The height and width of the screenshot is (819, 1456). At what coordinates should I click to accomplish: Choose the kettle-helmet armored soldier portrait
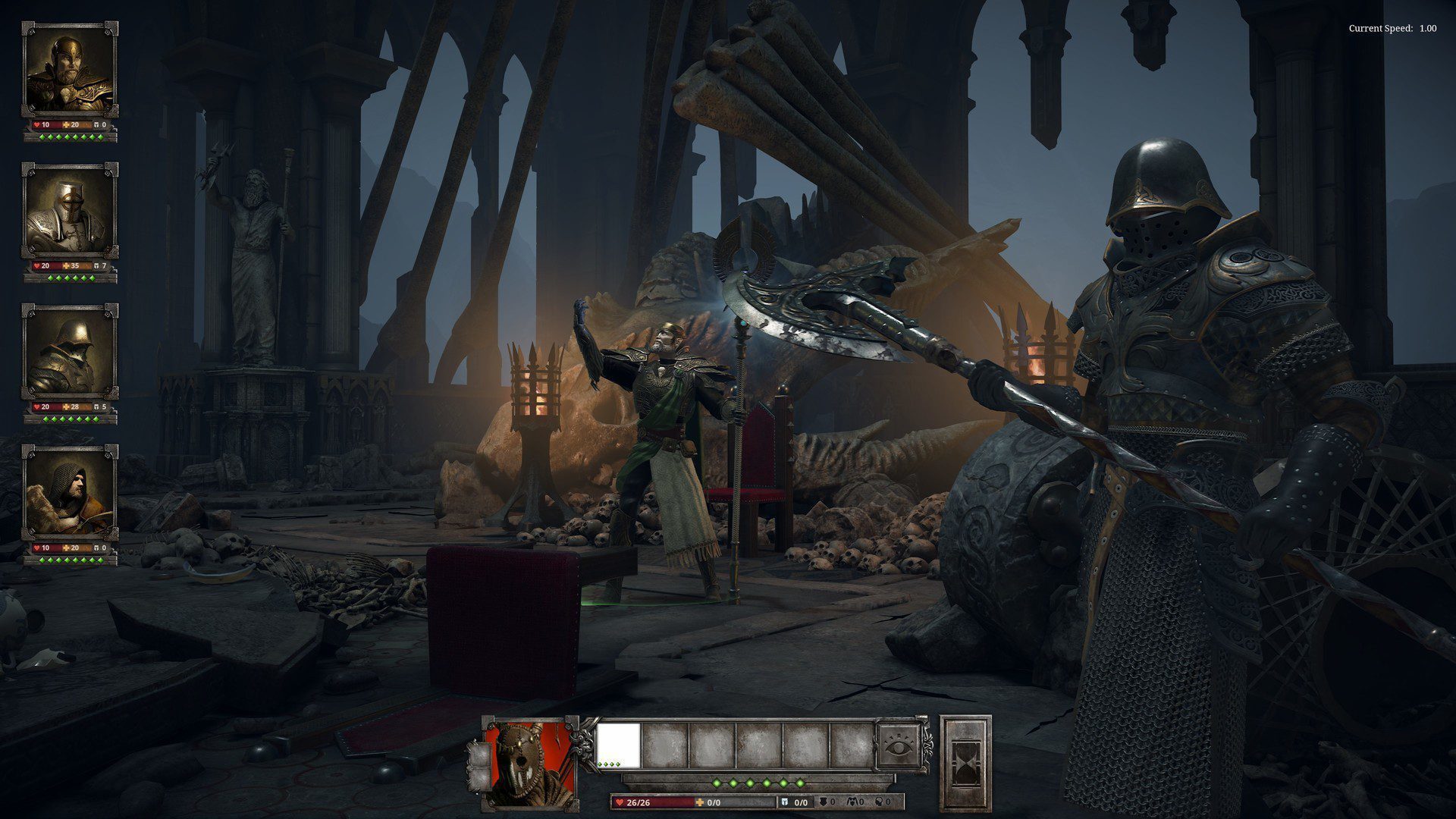[70, 352]
